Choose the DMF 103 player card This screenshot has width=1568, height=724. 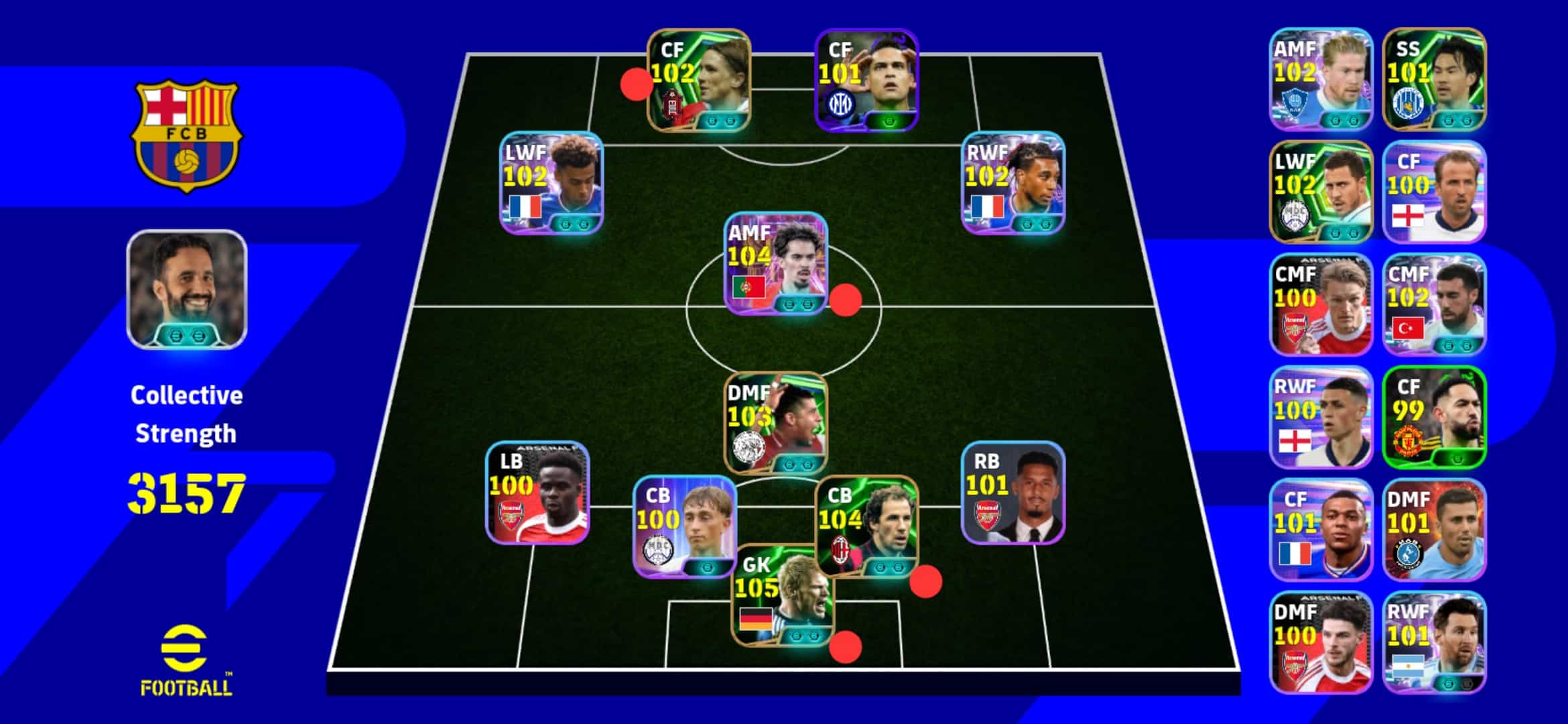tap(776, 424)
